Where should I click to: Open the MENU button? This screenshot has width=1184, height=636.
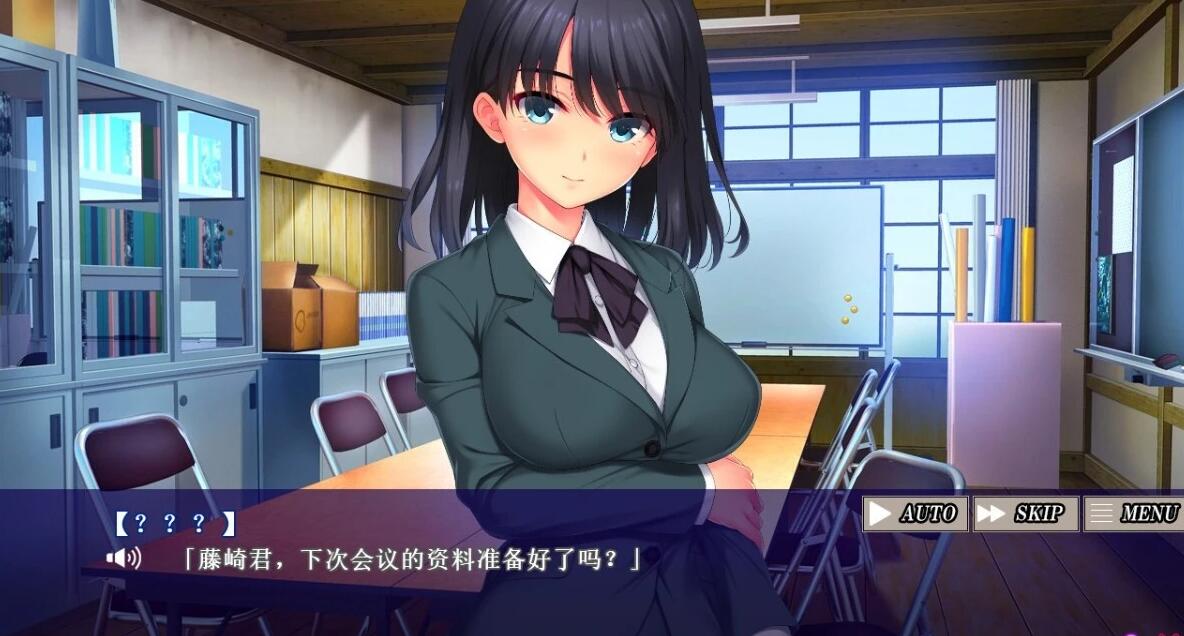(1134, 514)
